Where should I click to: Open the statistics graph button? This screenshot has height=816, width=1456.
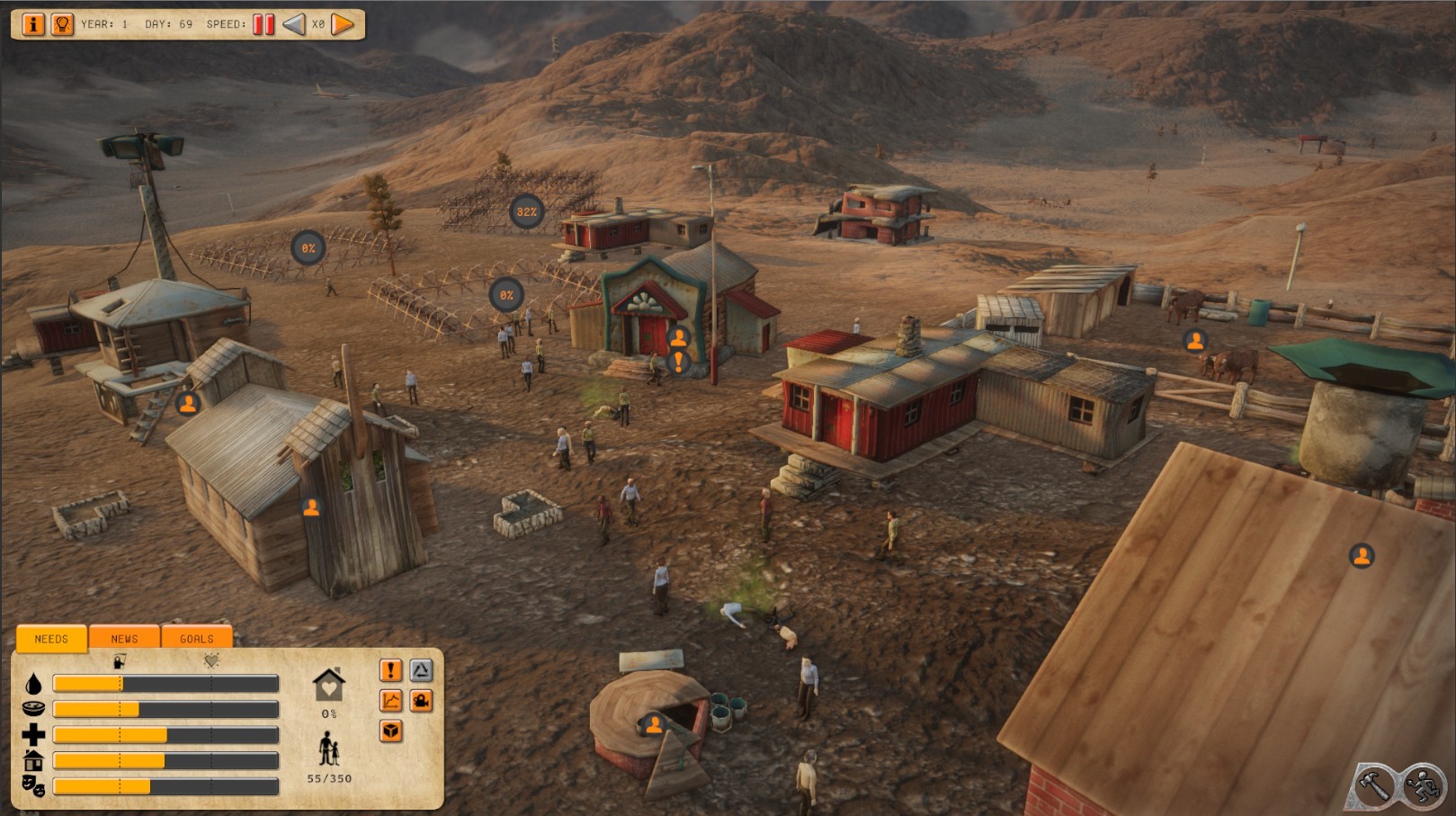[x=390, y=701]
